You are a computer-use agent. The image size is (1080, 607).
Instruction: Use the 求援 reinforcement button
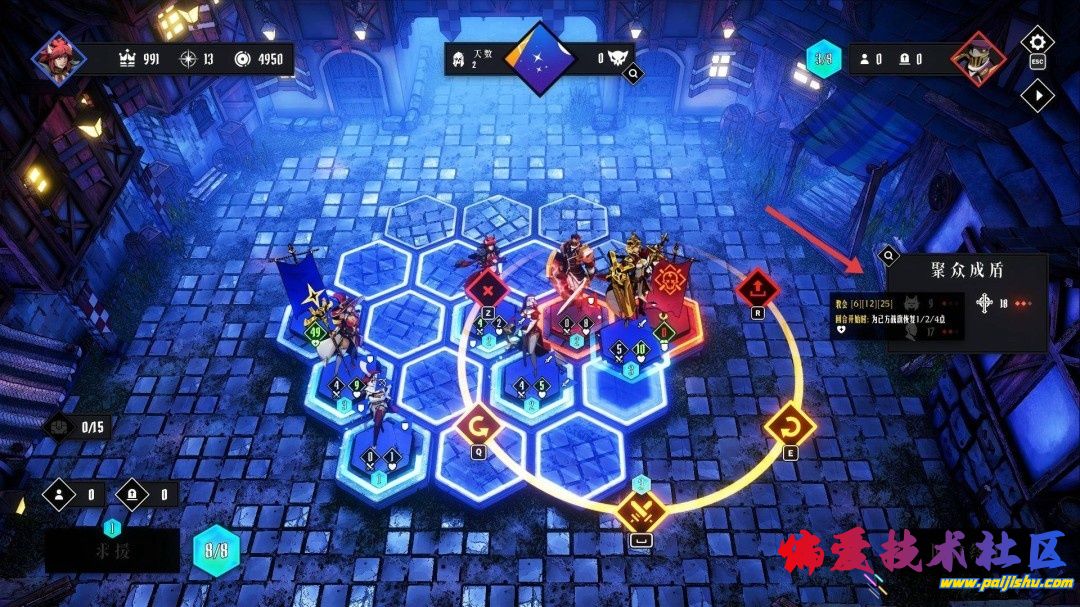click(x=112, y=551)
